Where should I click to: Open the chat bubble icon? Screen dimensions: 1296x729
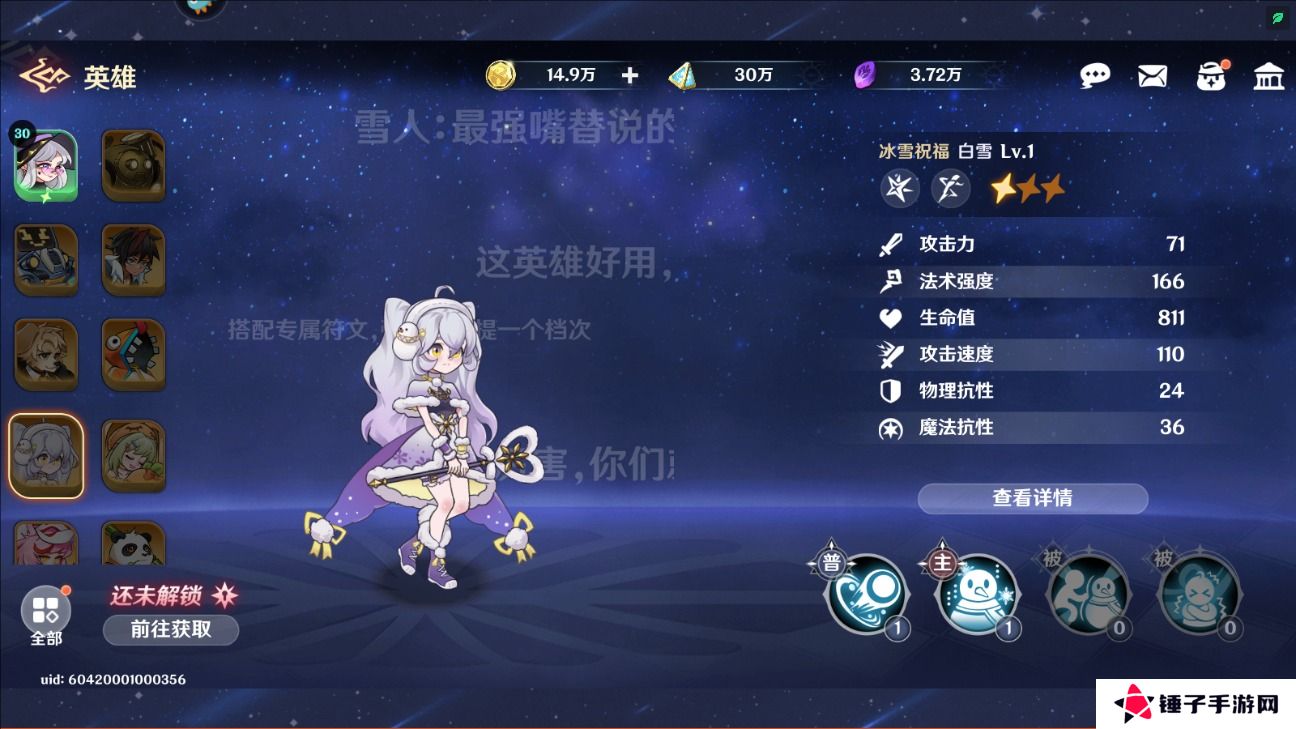point(1095,75)
